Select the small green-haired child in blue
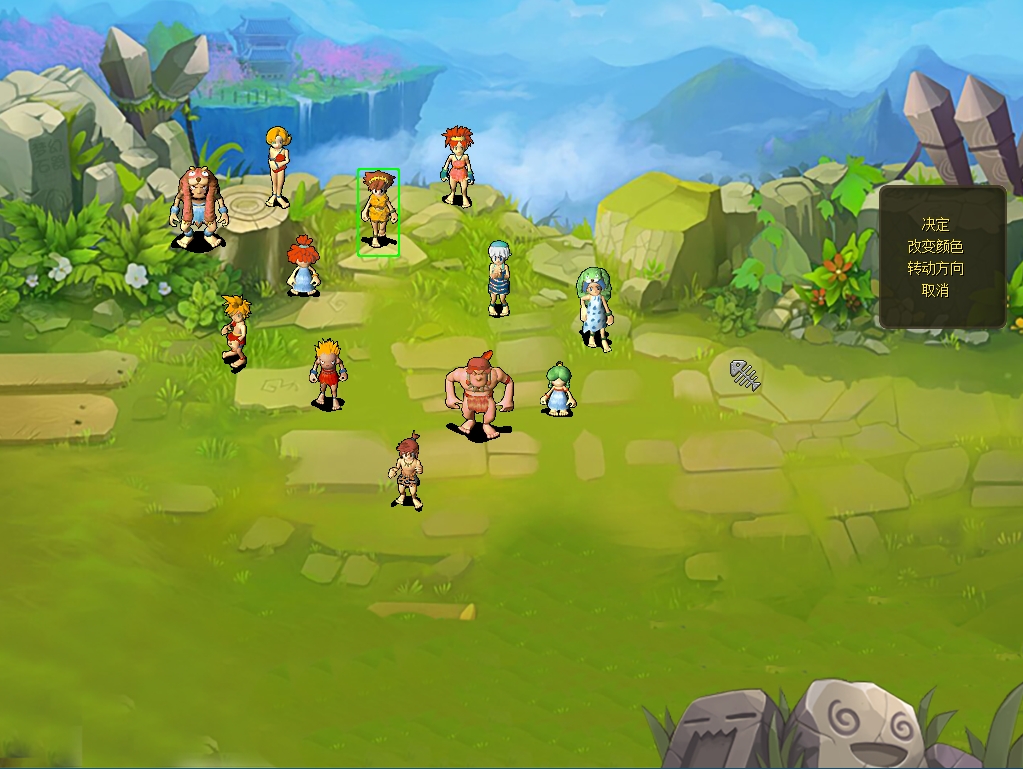This screenshot has width=1023, height=769. pyautogui.click(x=558, y=389)
